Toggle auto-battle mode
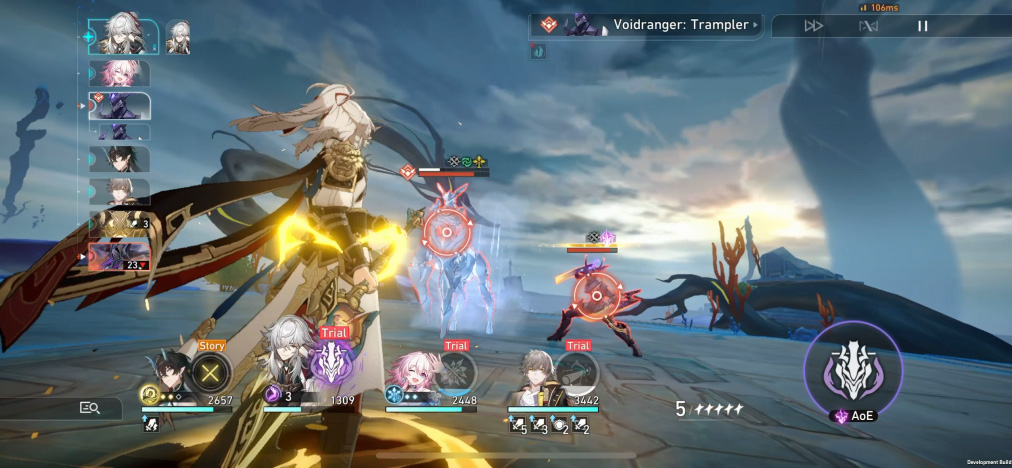This screenshot has height=468, width=1012. pyautogui.click(x=868, y=26)
